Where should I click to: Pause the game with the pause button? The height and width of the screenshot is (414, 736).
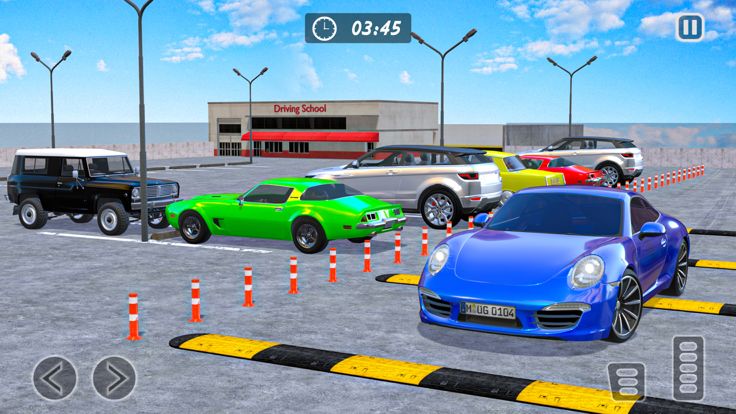[690, 27]
